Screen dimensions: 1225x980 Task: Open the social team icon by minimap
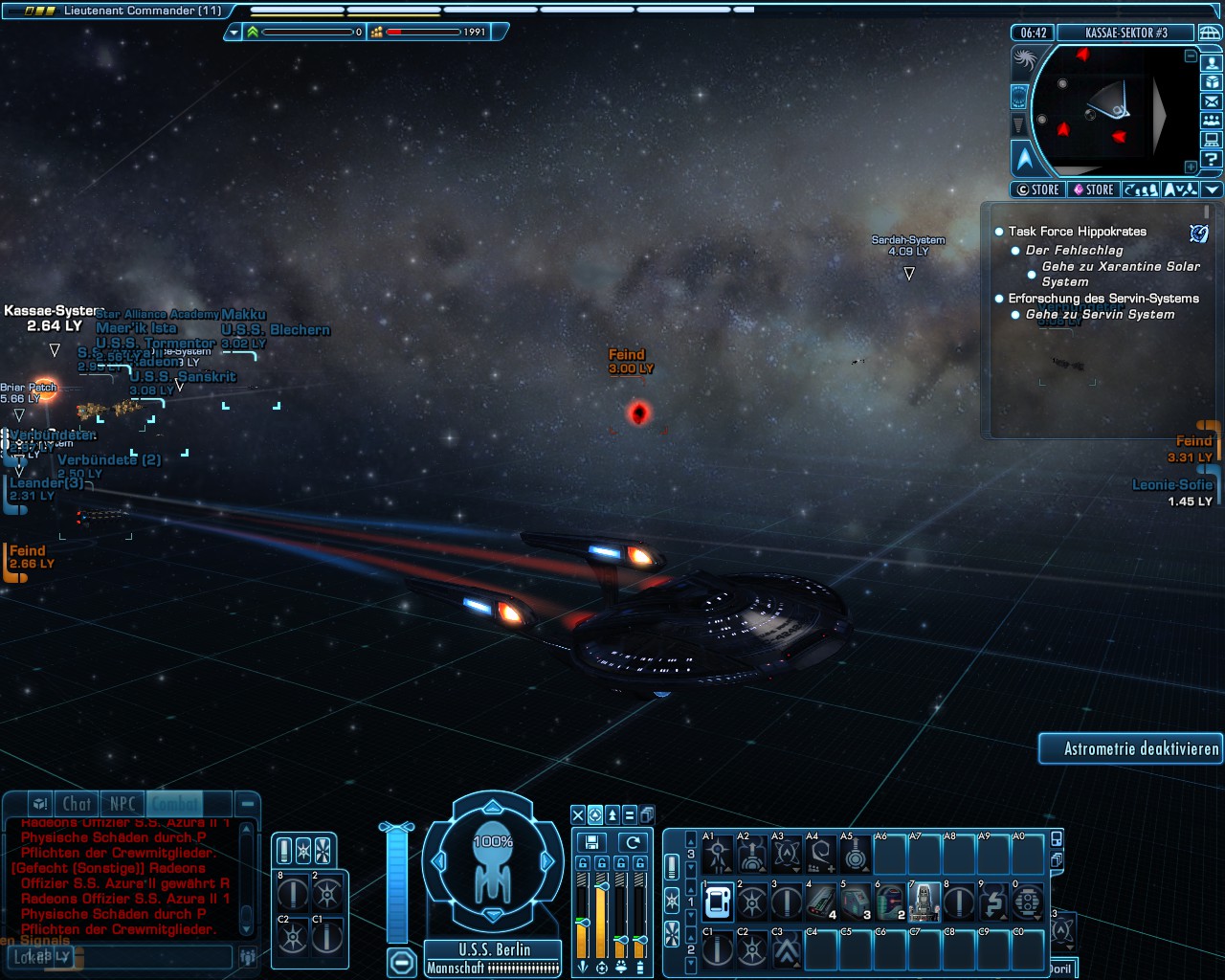point(1212,121)
